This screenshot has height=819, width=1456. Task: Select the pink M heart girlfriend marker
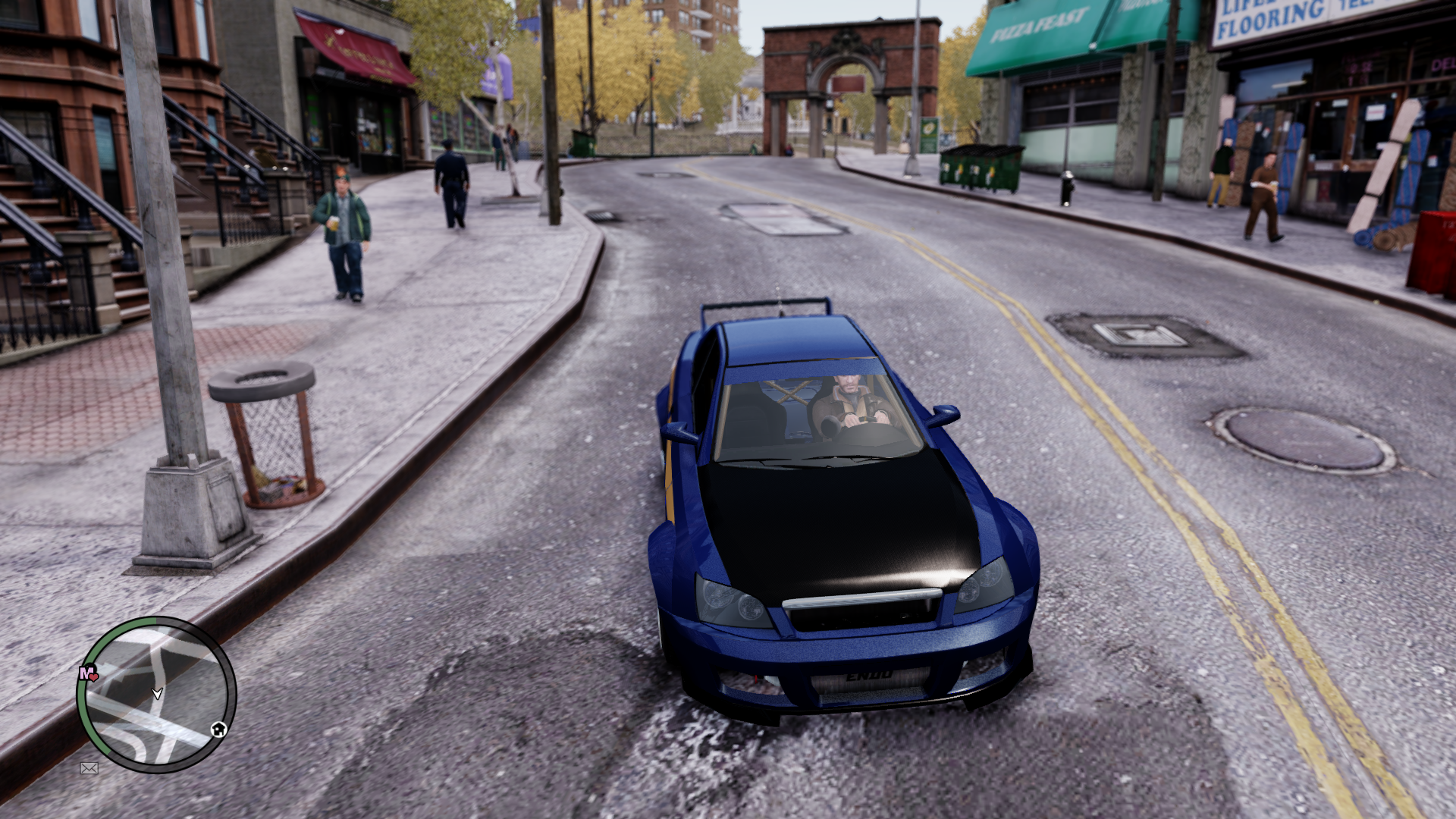pos(88,673)
